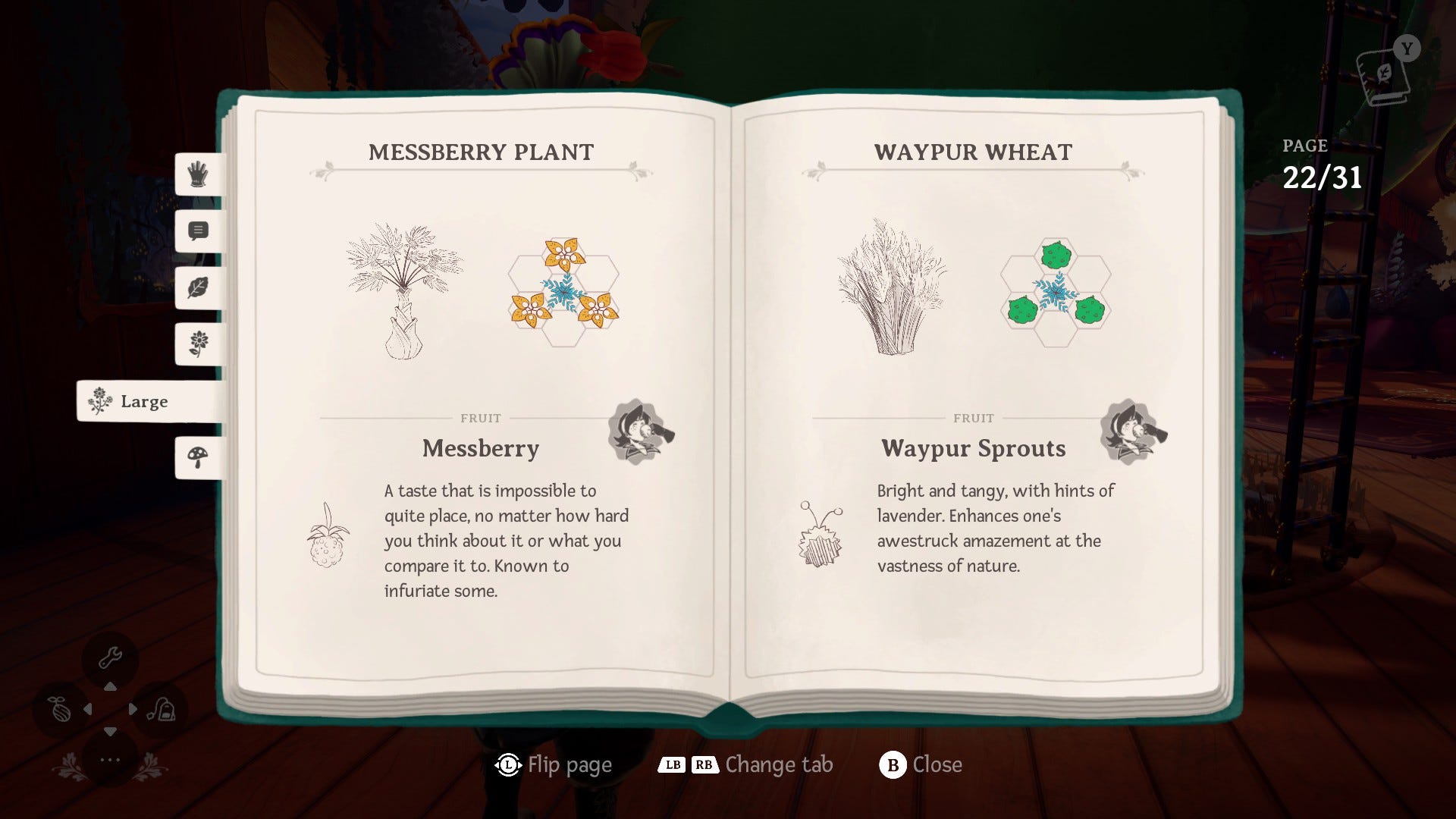The height and width of the screenshot is (819, 1456).
Task: Choose the Large plants tab
Action: point(144,401)
